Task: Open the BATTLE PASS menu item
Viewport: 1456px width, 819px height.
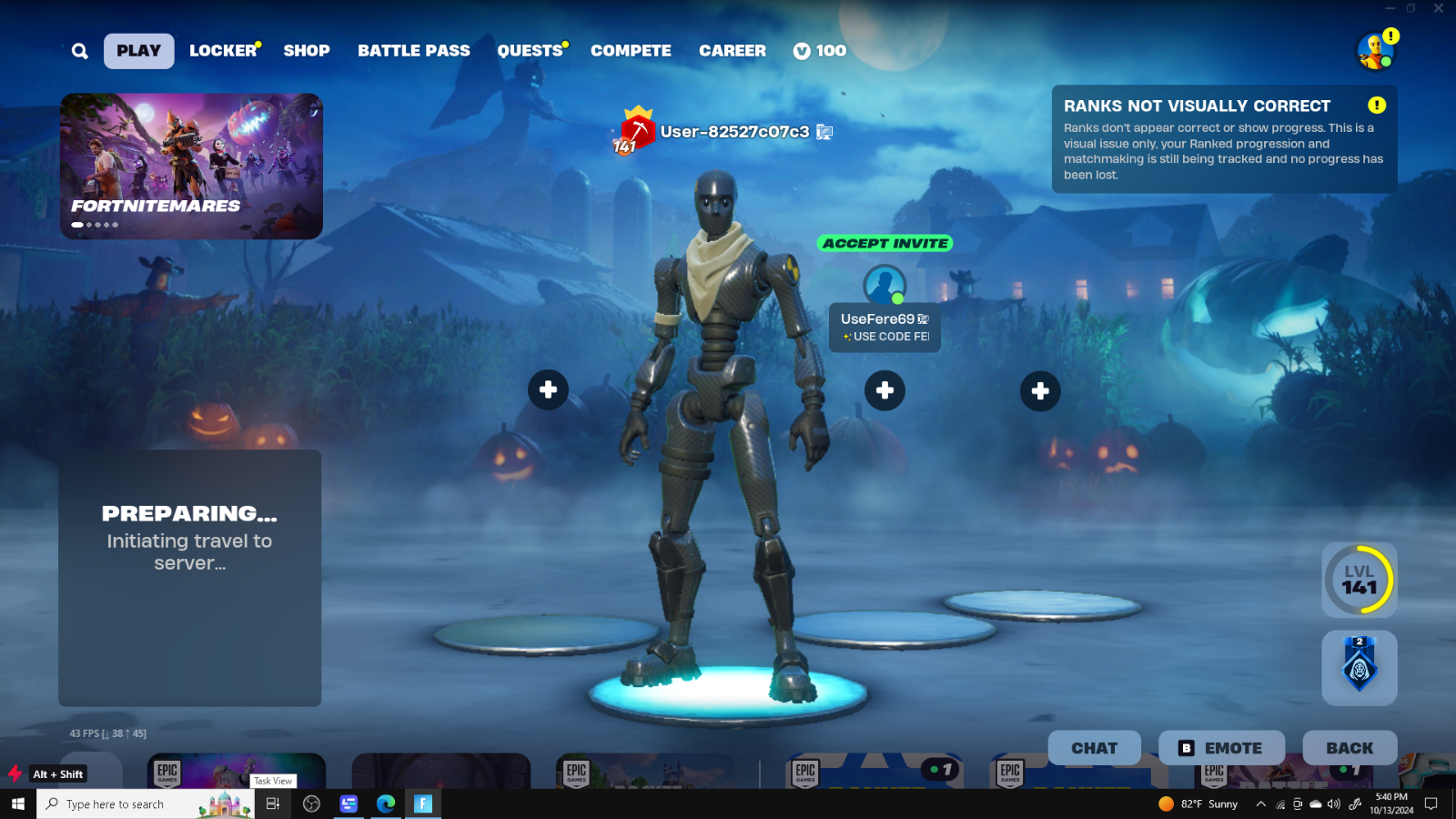Action: coord(414,51)
